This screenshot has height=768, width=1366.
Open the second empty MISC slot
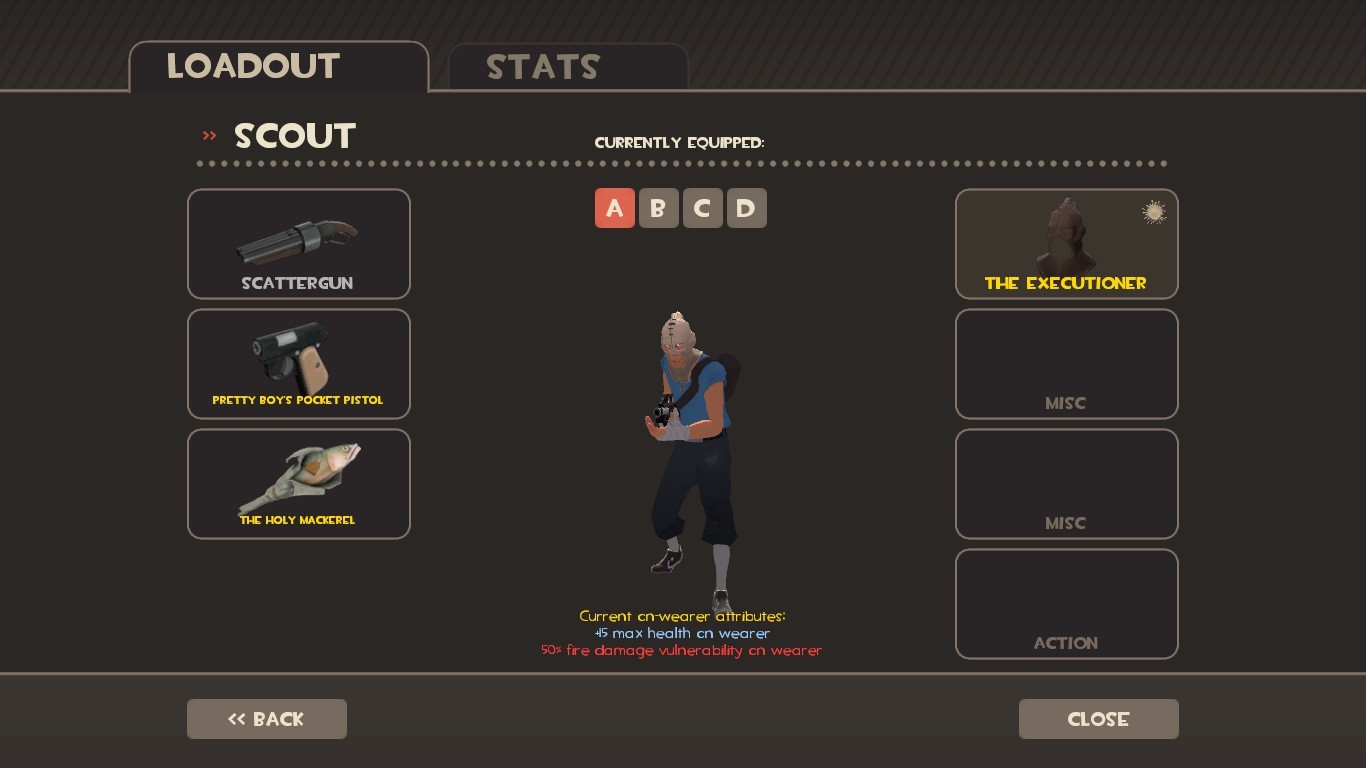pyautogui.click(x=1066, y=483)
